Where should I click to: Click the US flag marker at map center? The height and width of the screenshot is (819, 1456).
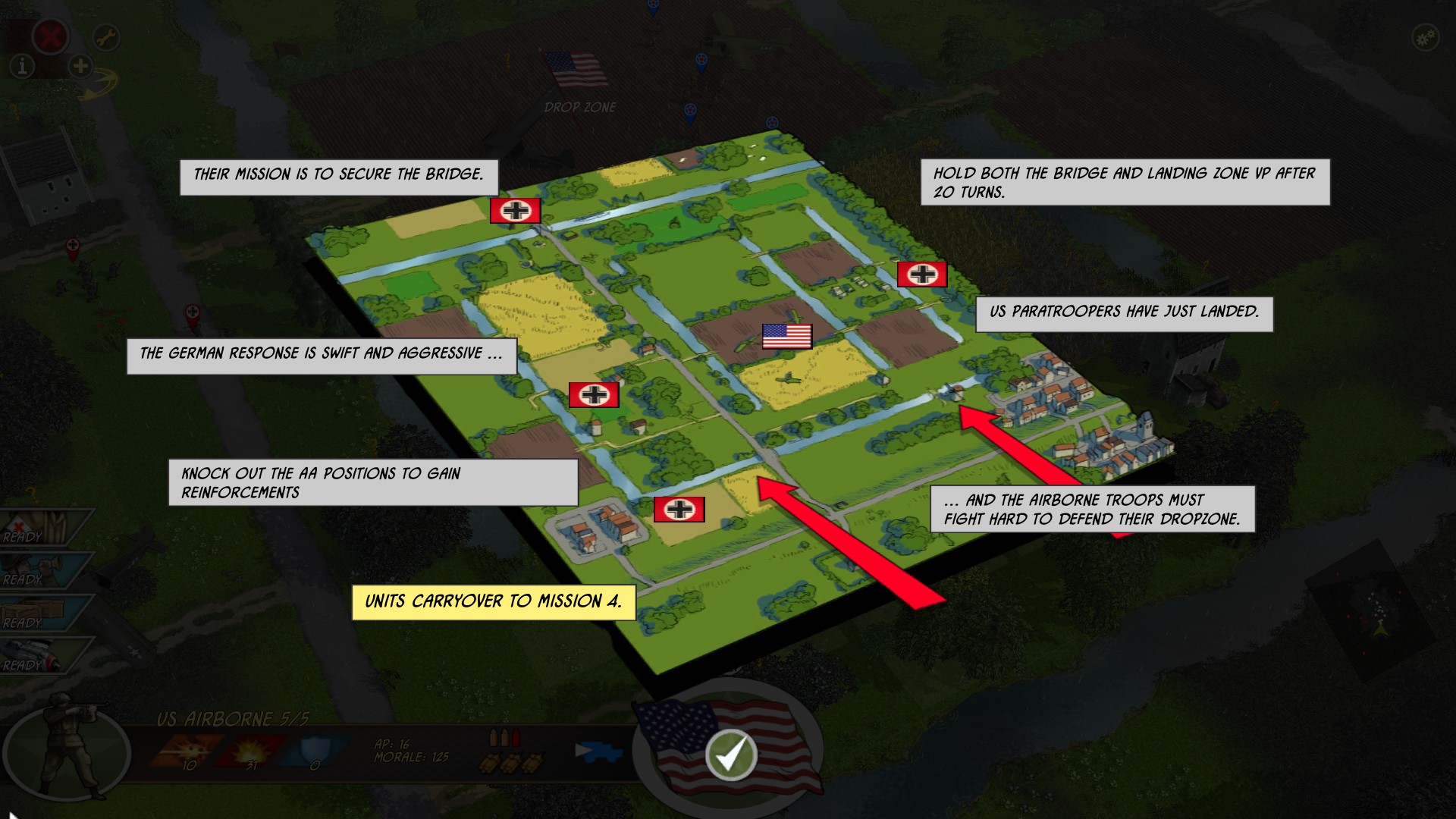click(x=786, y=335)
